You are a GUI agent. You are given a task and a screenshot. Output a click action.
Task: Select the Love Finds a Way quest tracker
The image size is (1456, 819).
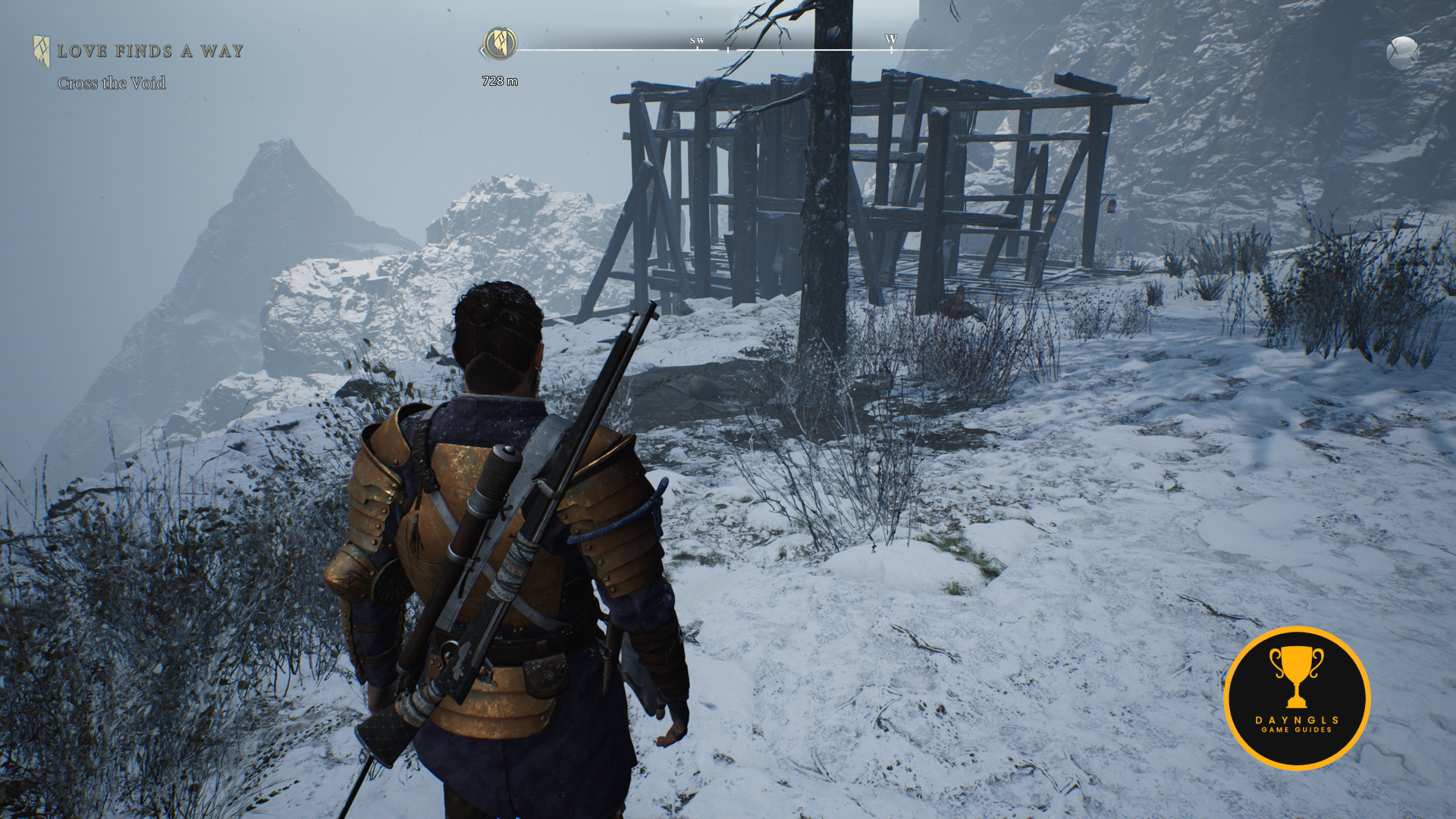tap(149, 52)
